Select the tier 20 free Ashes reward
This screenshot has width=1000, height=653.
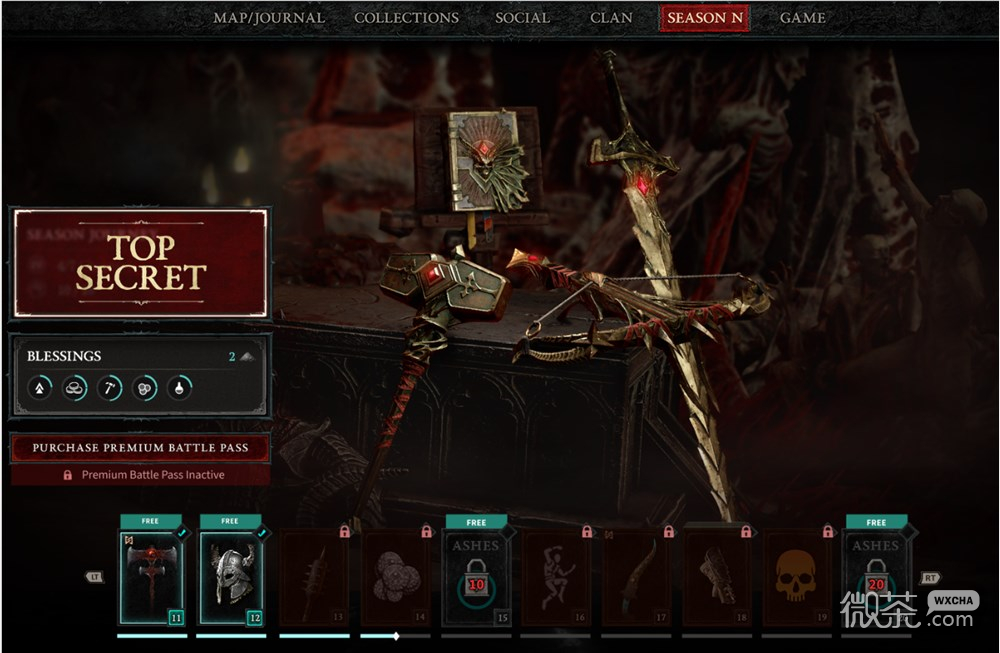tap(876, 577)
